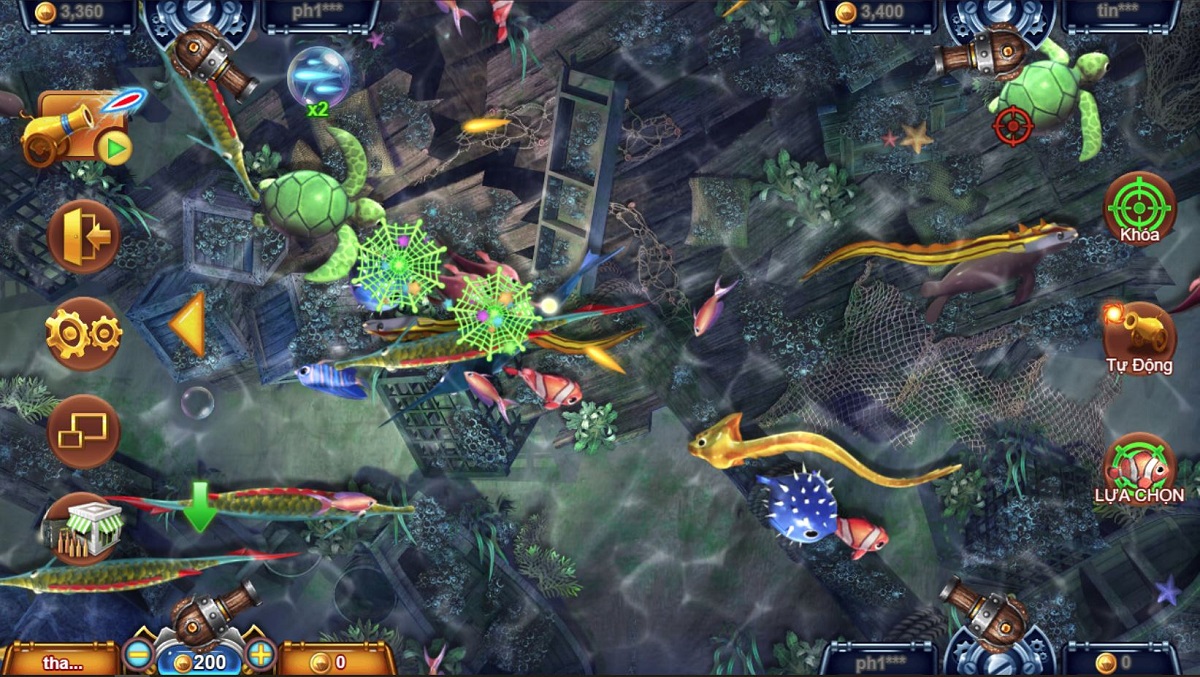The height and width of the screenshot is (677, 1200).
Task: Collapse the side menu with orange arrow
Action: (189, 324)
